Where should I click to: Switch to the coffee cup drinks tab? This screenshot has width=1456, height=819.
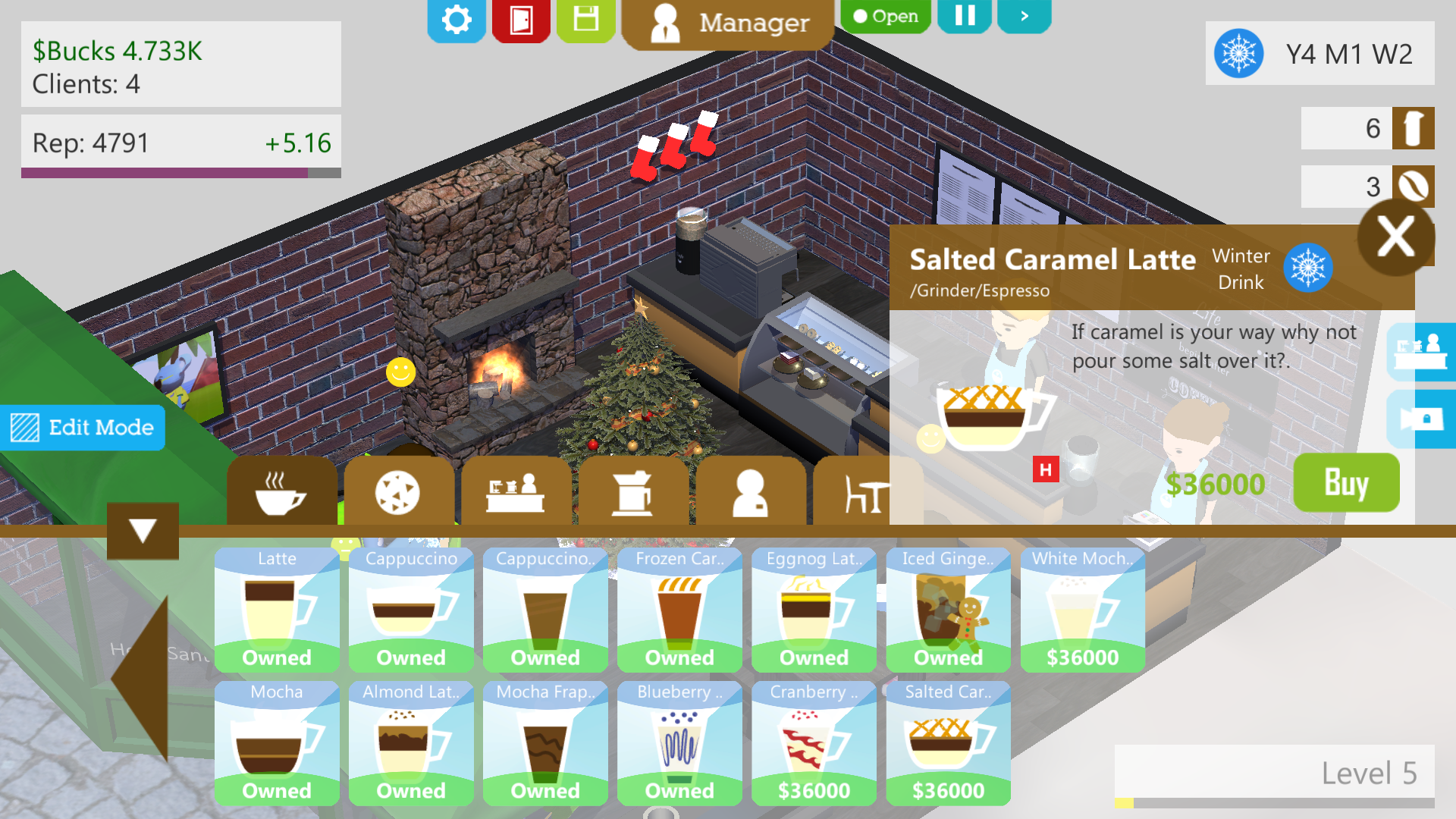click(x=281, y=493)
